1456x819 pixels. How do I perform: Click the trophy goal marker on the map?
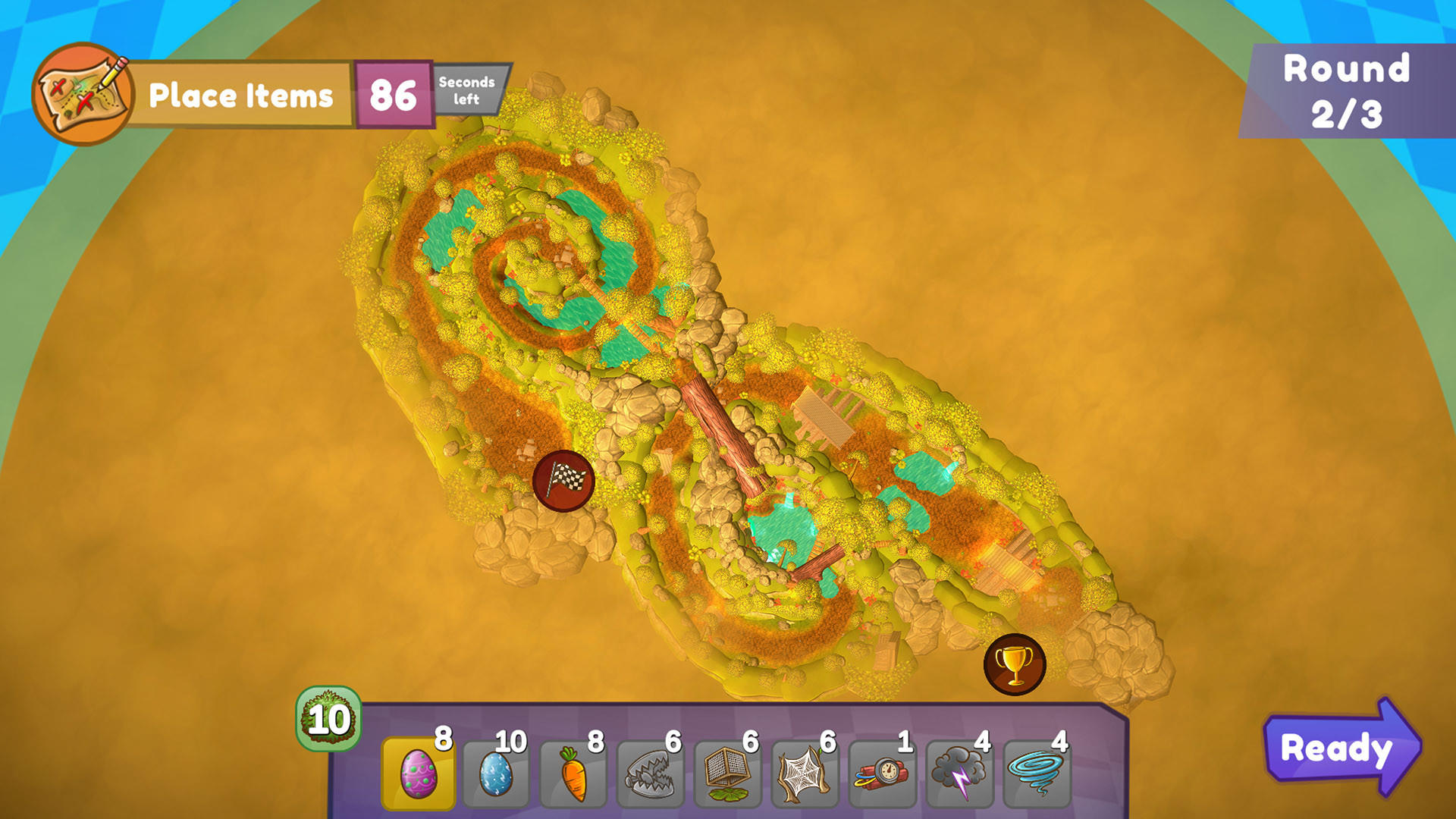point(1014,664)
